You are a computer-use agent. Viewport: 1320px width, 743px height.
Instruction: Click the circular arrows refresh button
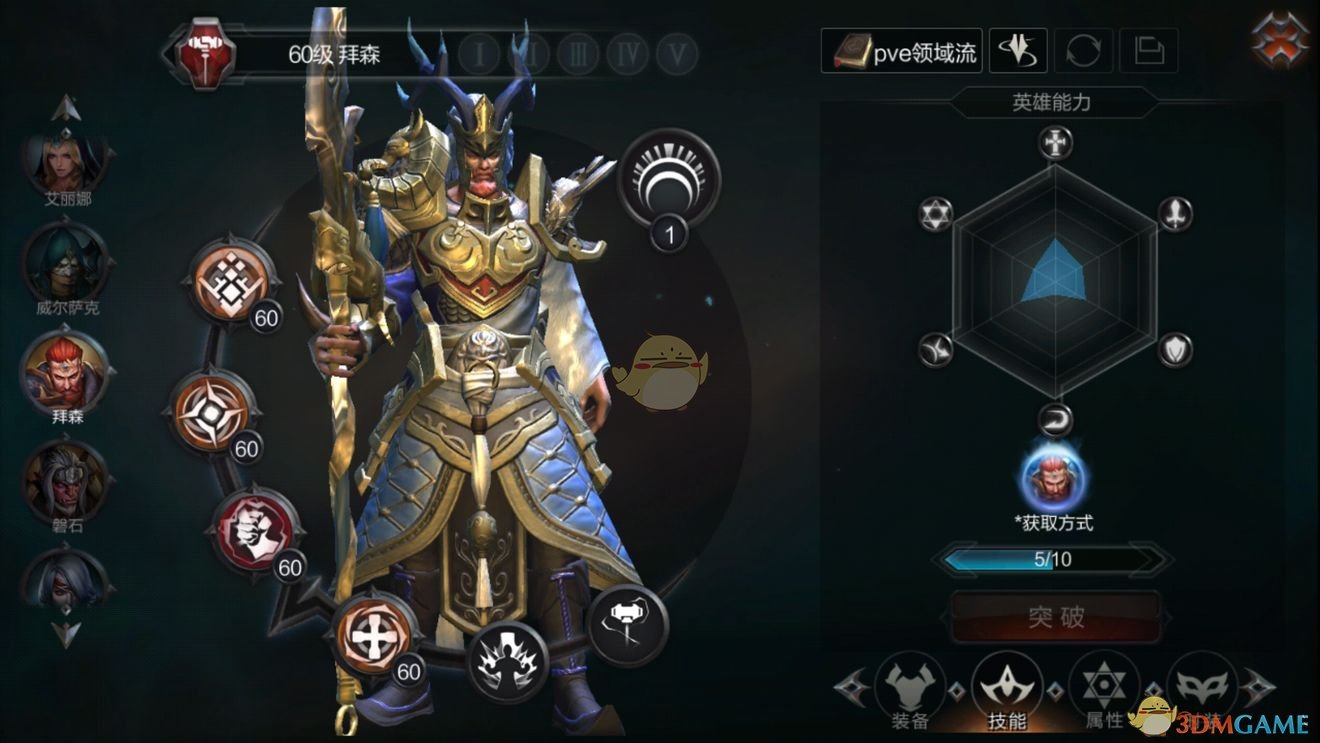[x=1083, y=51]
